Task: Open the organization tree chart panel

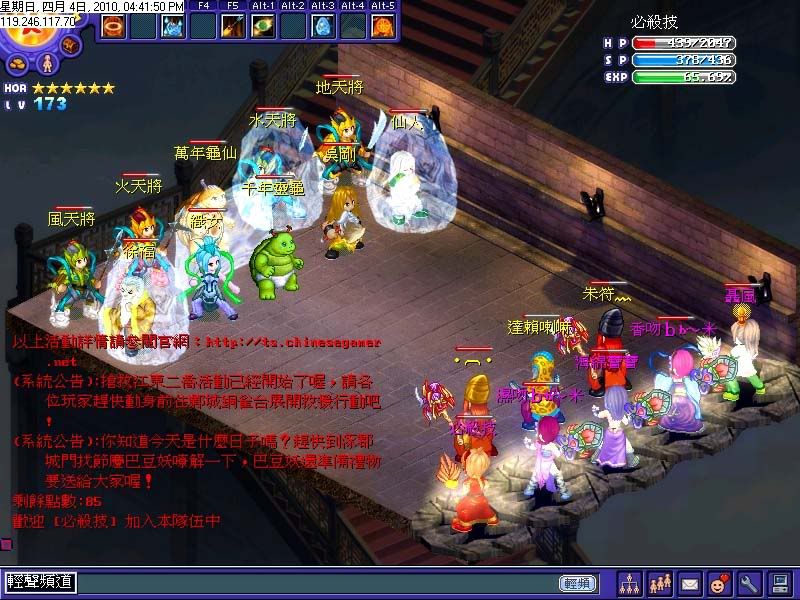Action: coord(629,582)
